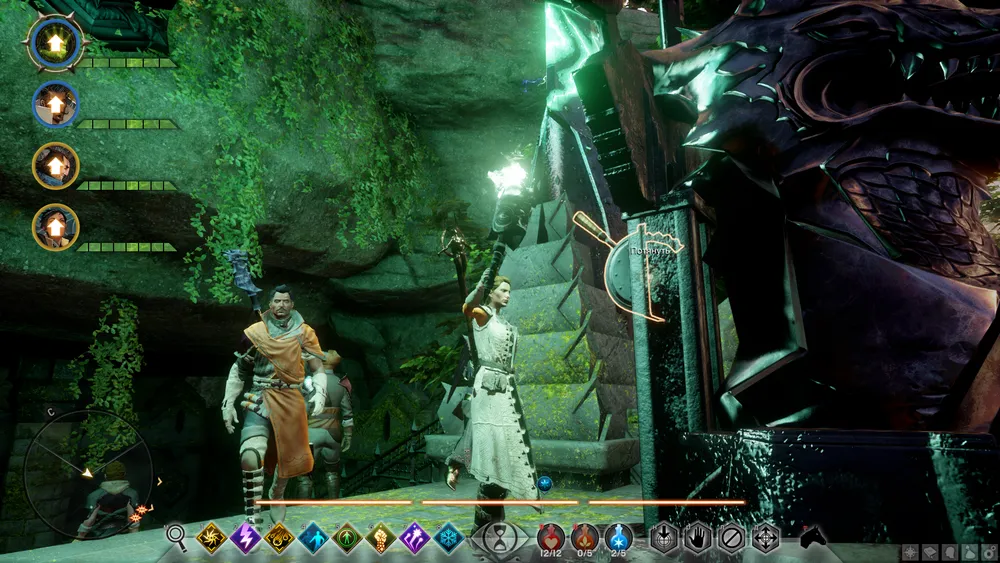The height and width of the screenshot is (563, 1000).
Task: Trigger the orange raised fist ability
Action: pos(381,538)
